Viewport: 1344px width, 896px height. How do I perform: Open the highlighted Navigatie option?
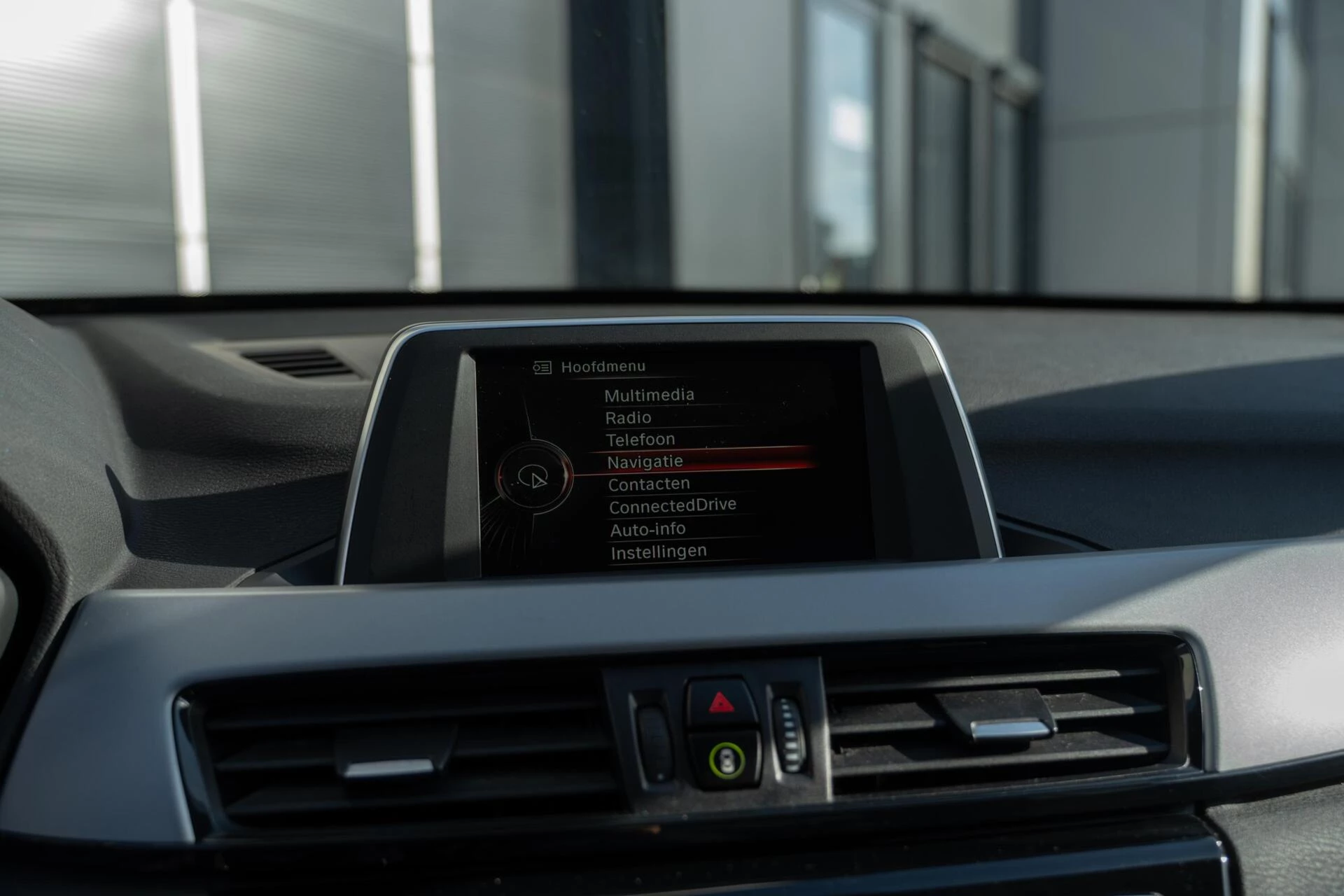point(645,462)
